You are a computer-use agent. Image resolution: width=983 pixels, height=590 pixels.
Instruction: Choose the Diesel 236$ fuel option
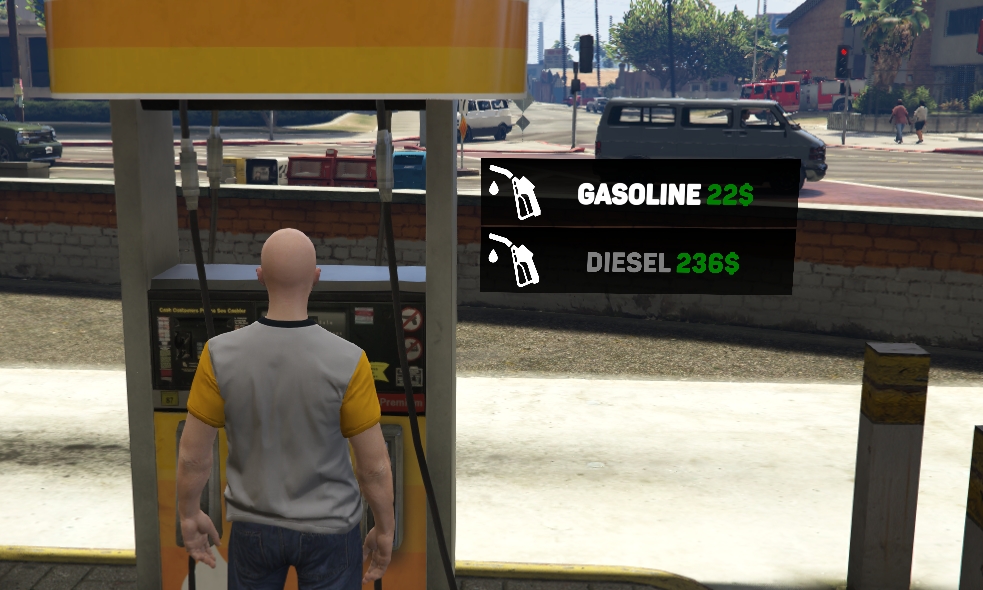coord(638,262)
